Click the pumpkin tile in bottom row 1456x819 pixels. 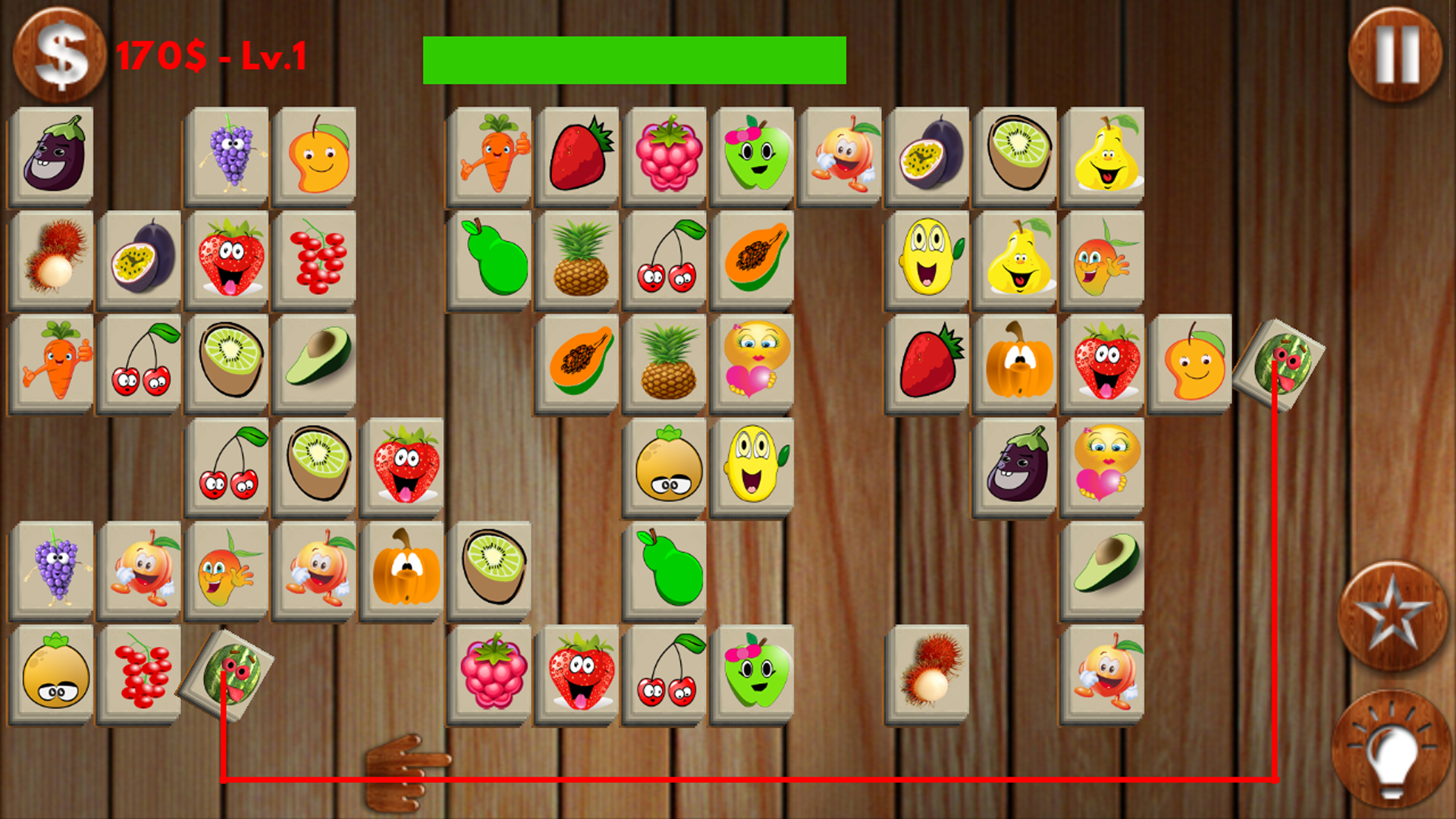pos(403,570)
